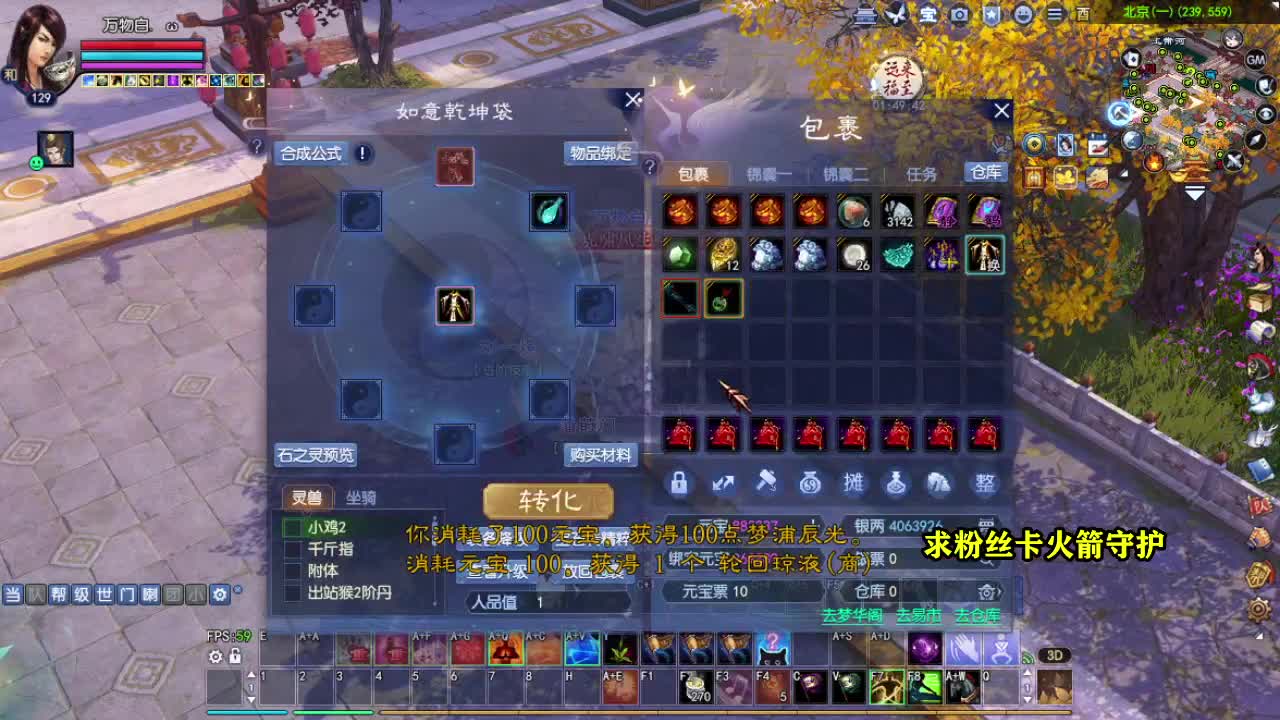Viewport: 1280px width, 720px height.
Task: Click the 摊 stall icon in bag toolbar
Action: click(853, 483)
